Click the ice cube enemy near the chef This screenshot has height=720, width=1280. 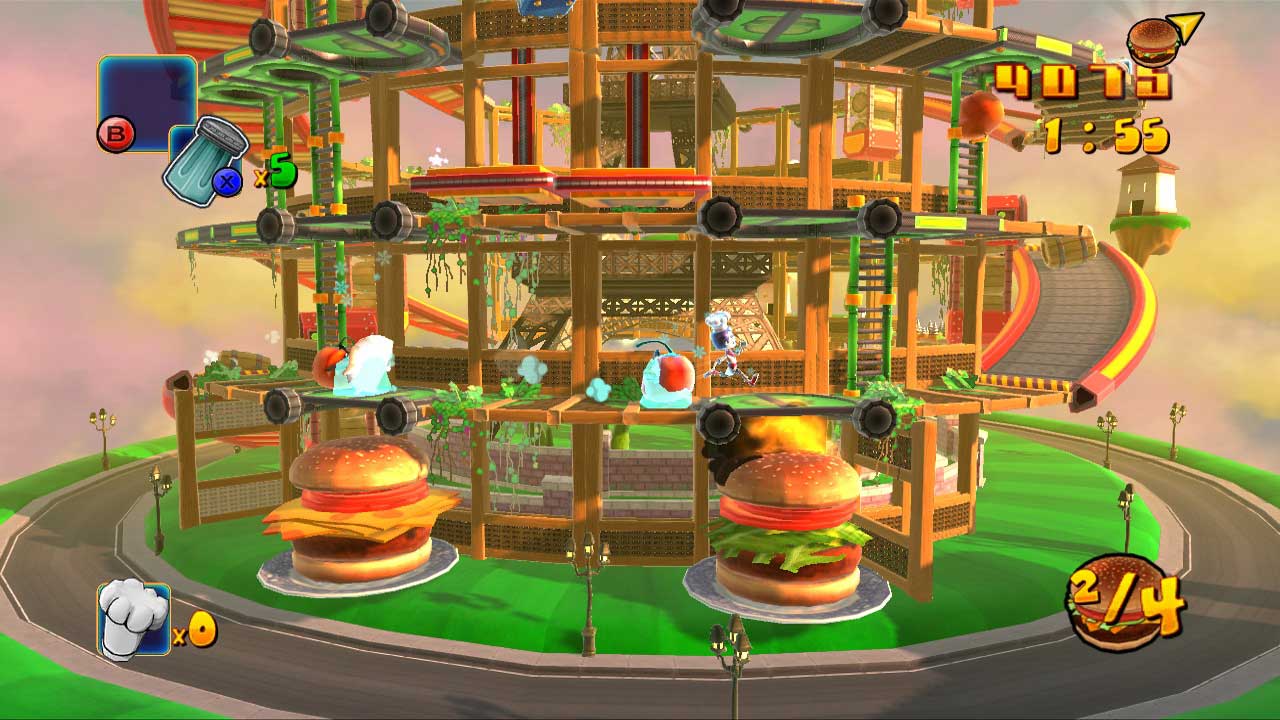[668, 380]
